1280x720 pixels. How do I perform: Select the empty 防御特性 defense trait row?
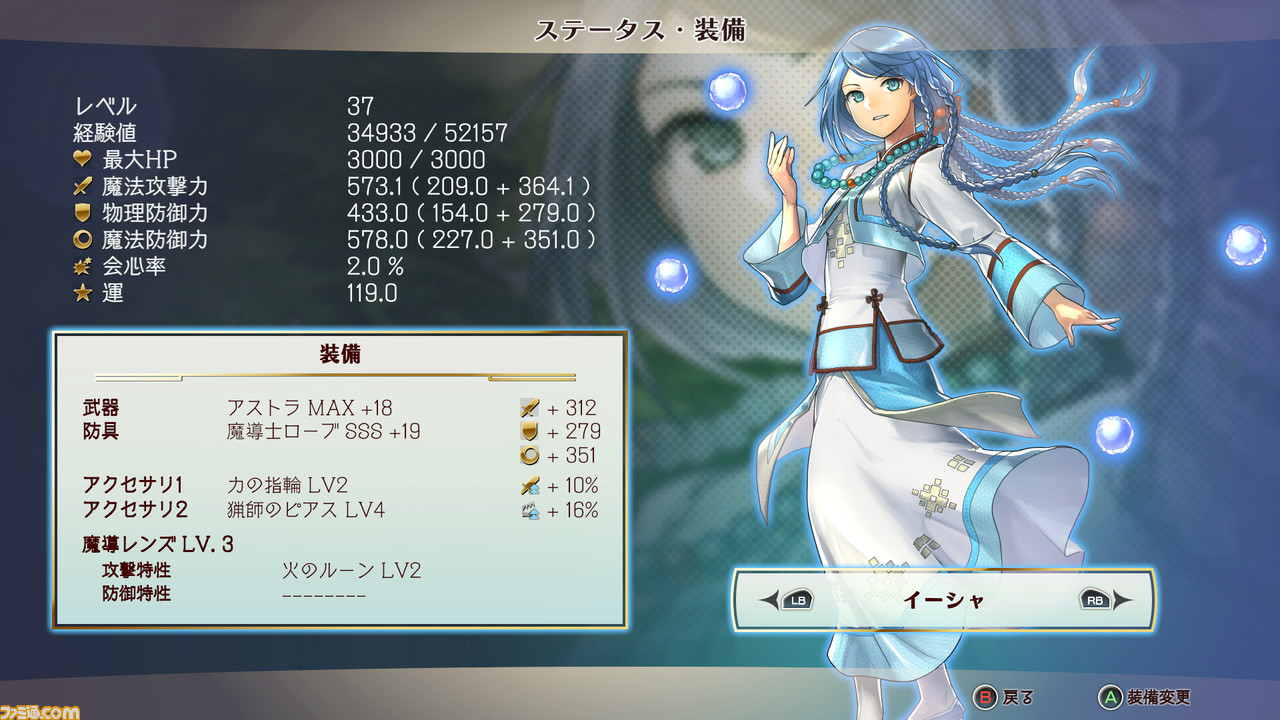point(323,595)
